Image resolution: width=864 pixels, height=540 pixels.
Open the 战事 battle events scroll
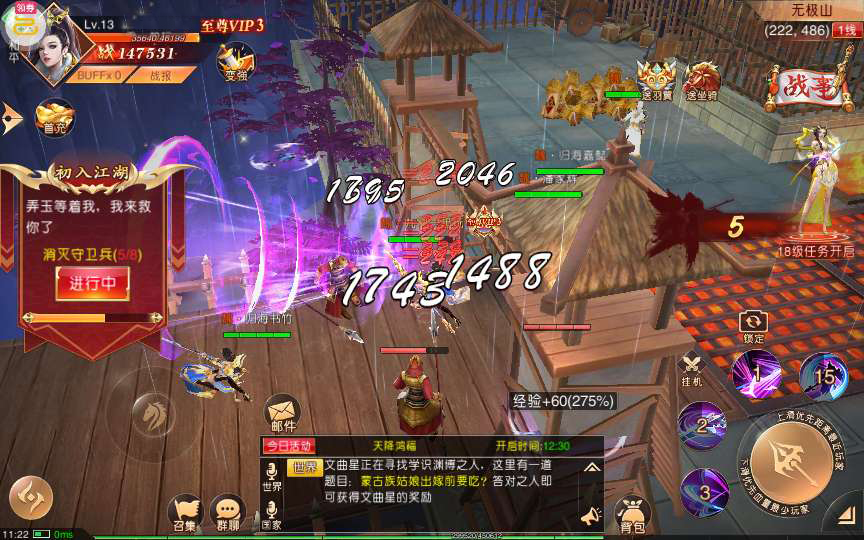[x=803, y=87]
